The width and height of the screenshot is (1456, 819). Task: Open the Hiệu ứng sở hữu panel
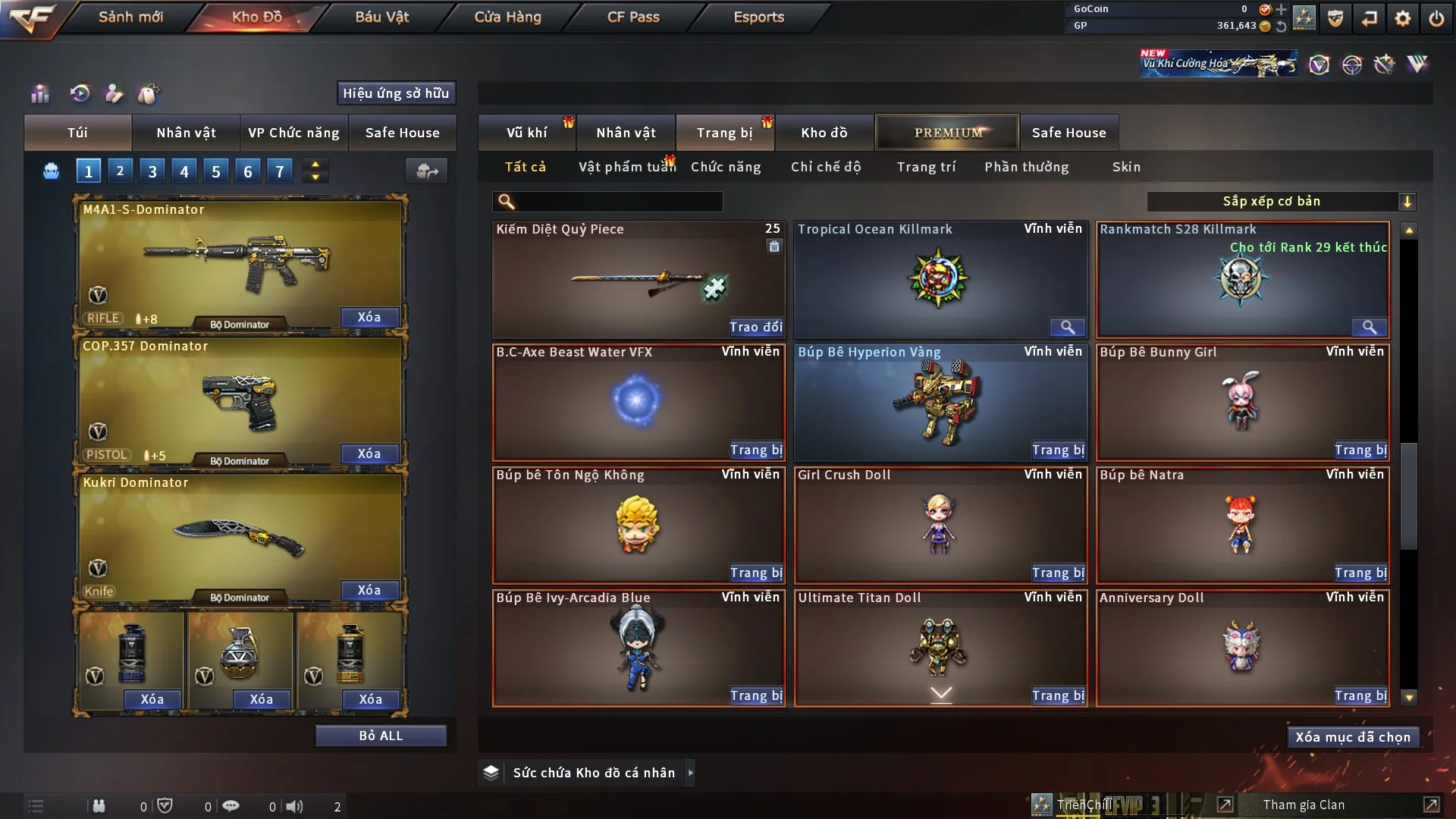click(x=396, y=93)
